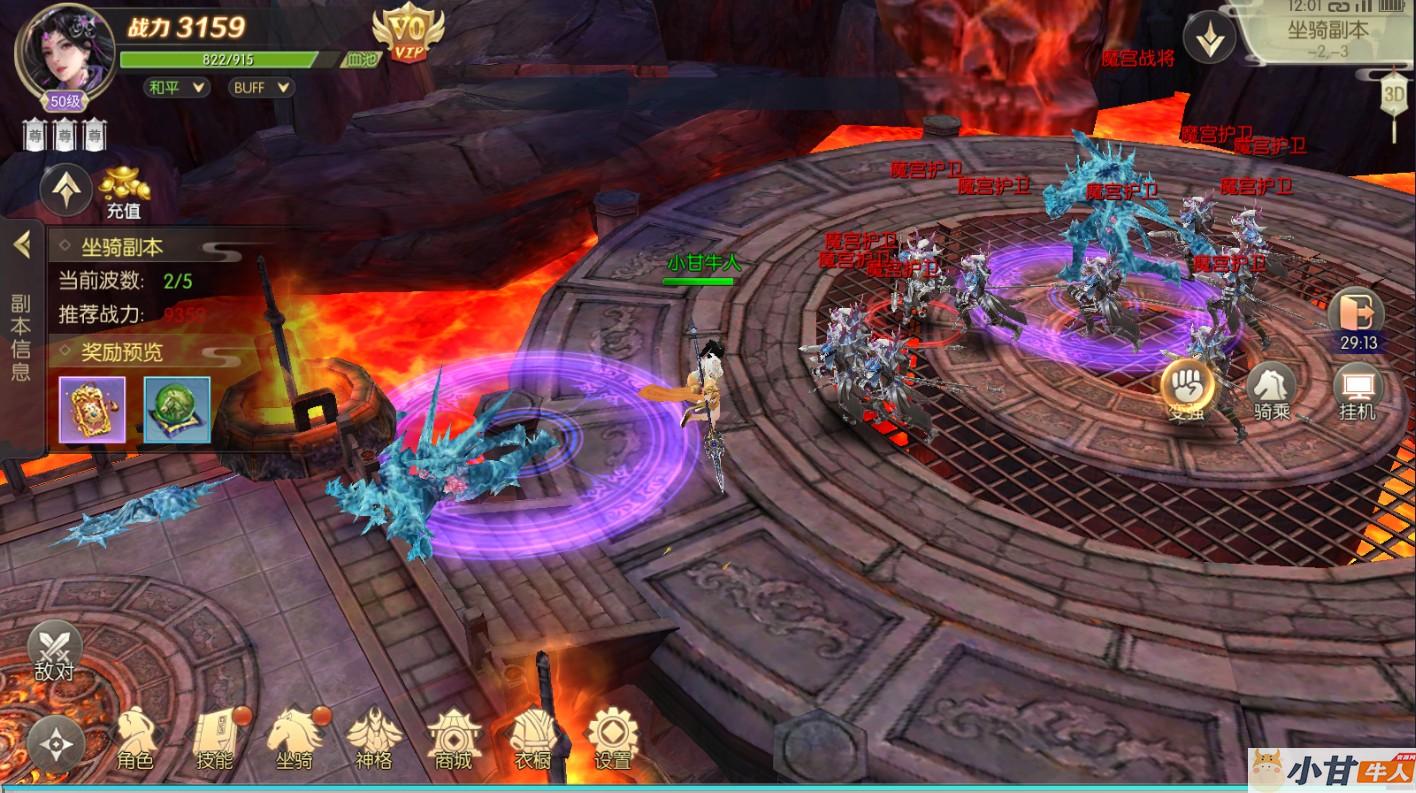
Task: Expand the BUFF dropdown
Action: (262, 88)
